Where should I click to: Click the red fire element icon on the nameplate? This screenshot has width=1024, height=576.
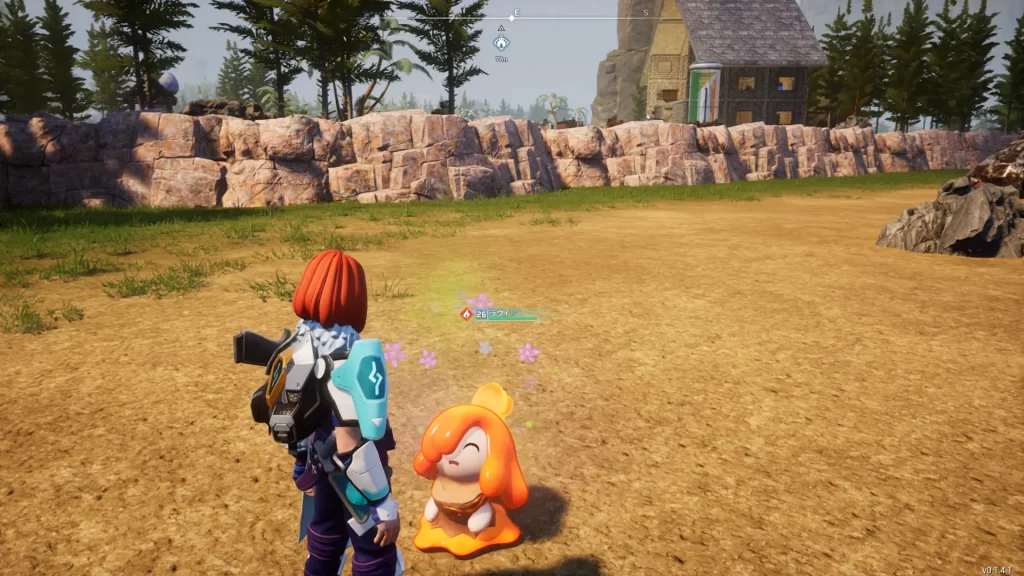coord(466,314)
